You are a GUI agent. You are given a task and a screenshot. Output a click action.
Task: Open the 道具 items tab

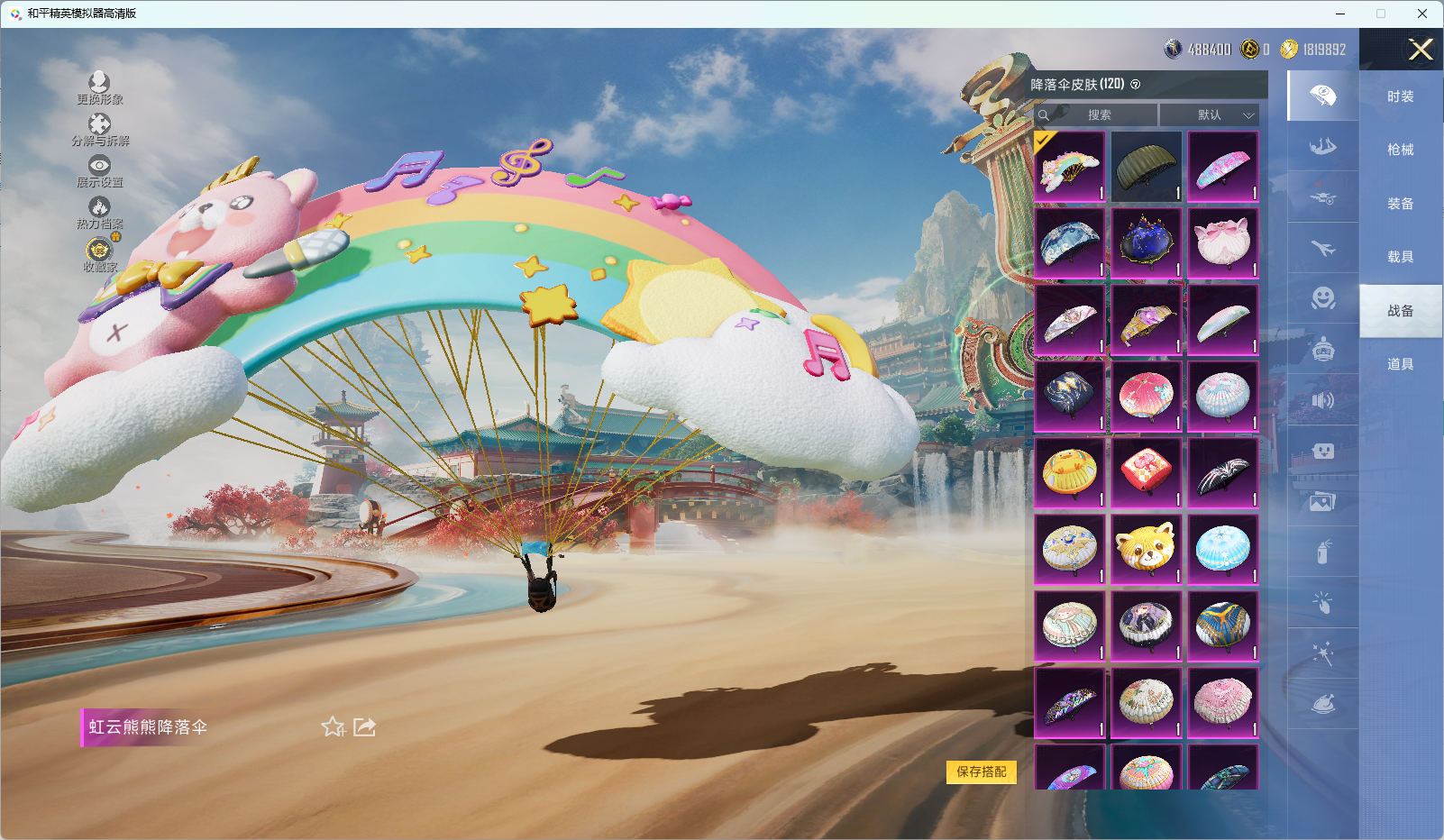1400,364
